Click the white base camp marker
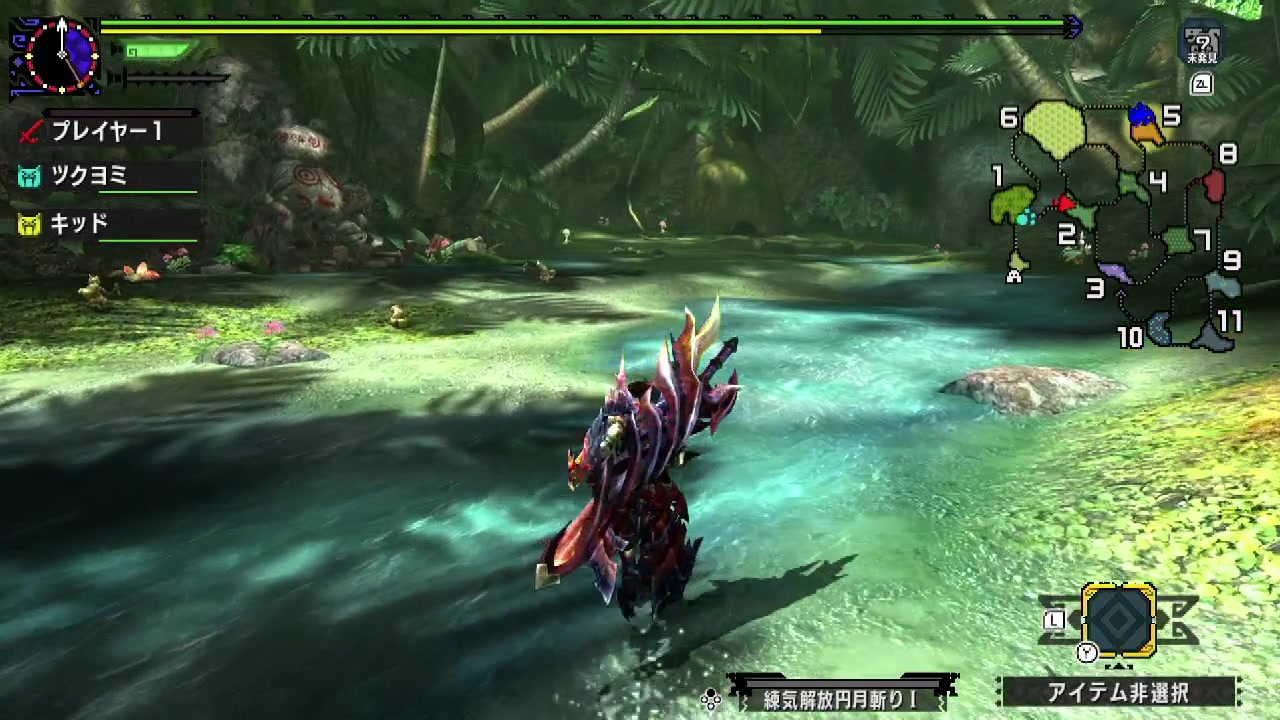The image size is (1280, 720). 1014,276
